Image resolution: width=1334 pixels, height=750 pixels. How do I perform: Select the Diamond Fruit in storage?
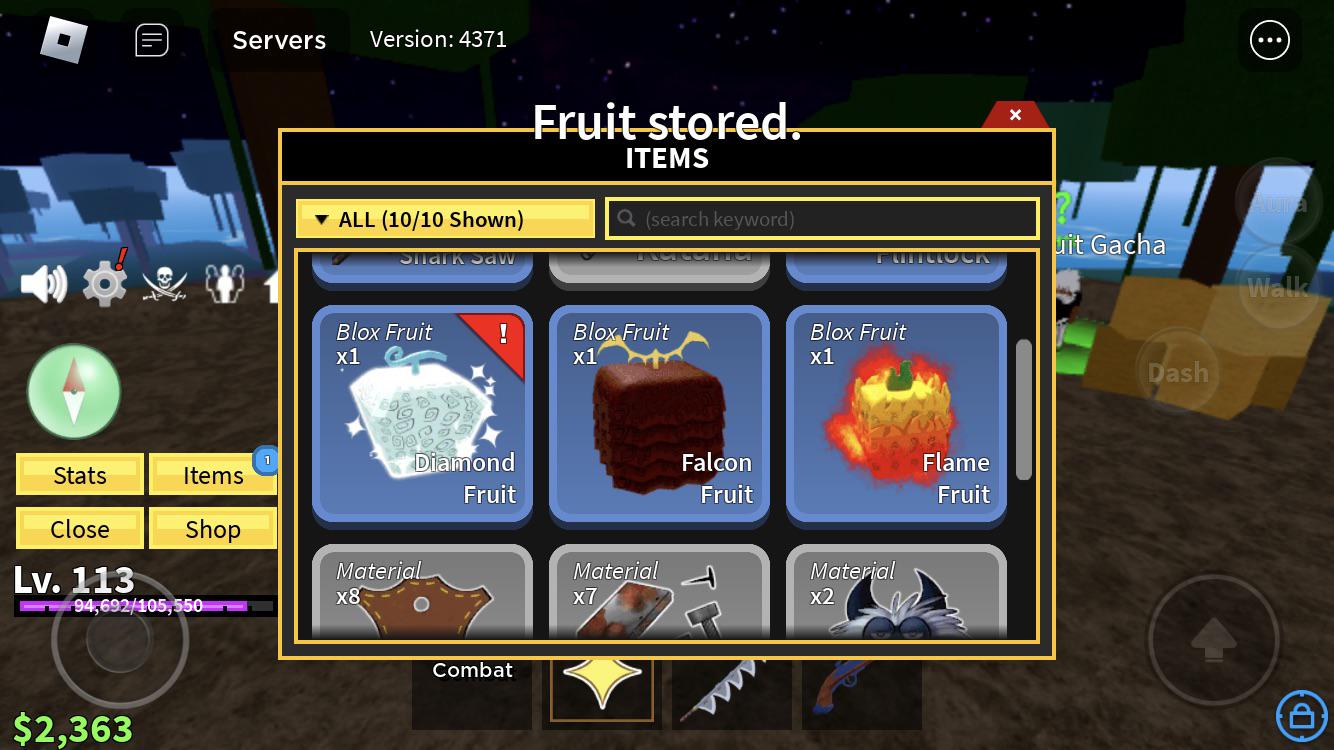[x=421, y=414]
